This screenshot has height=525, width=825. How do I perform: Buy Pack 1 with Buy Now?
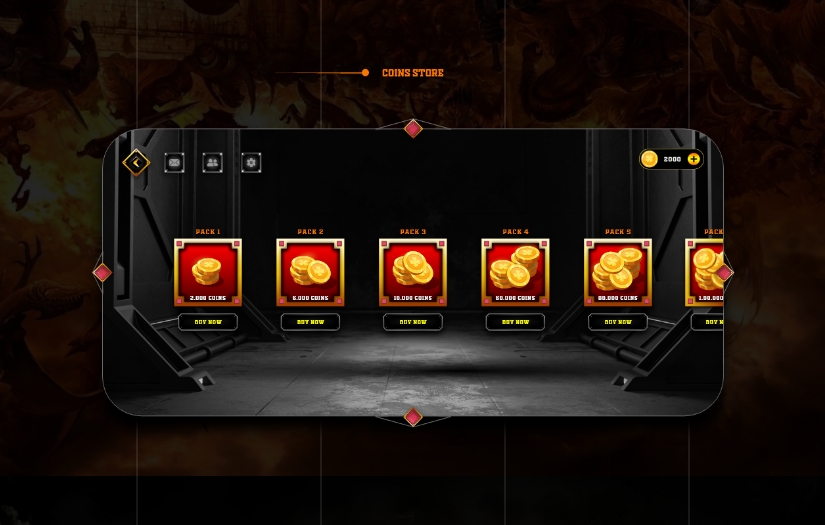click(208, 322)
